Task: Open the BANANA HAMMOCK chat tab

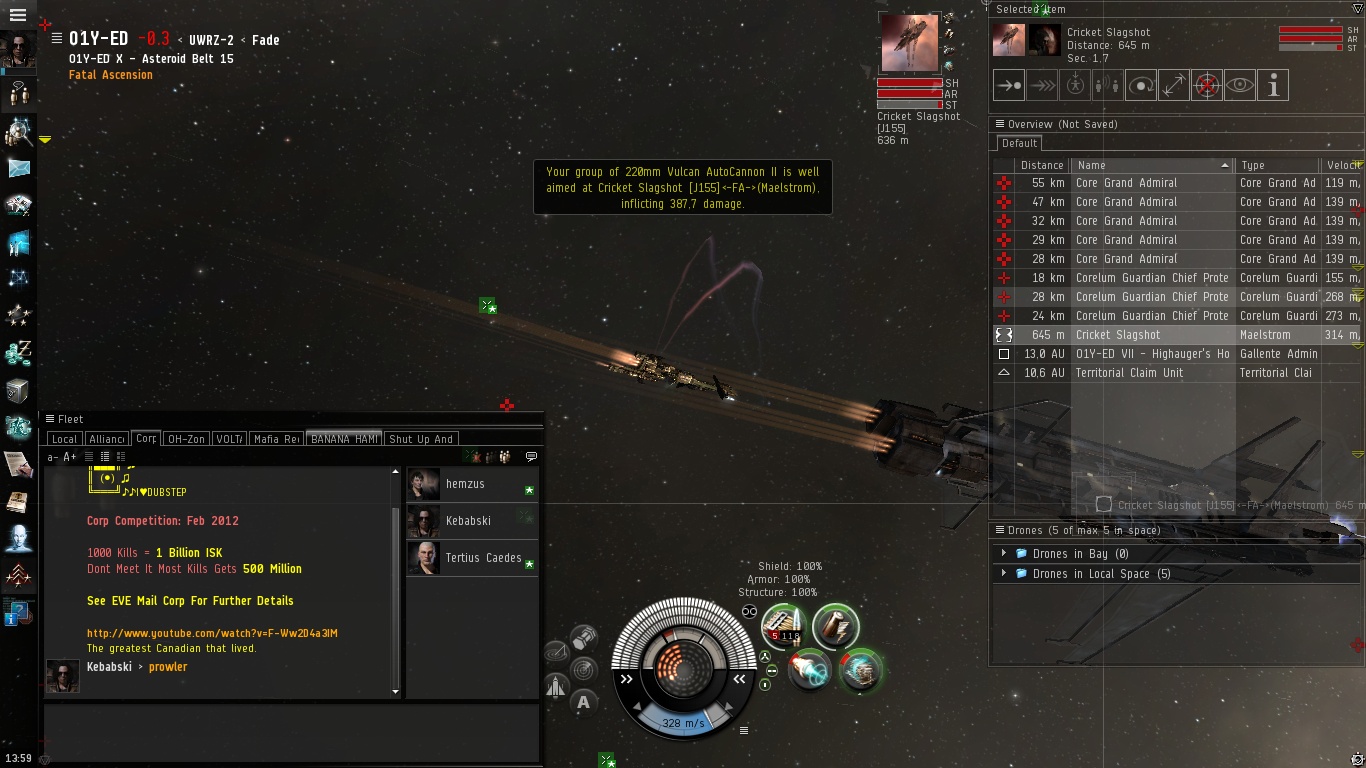Action: coord(343,439)
